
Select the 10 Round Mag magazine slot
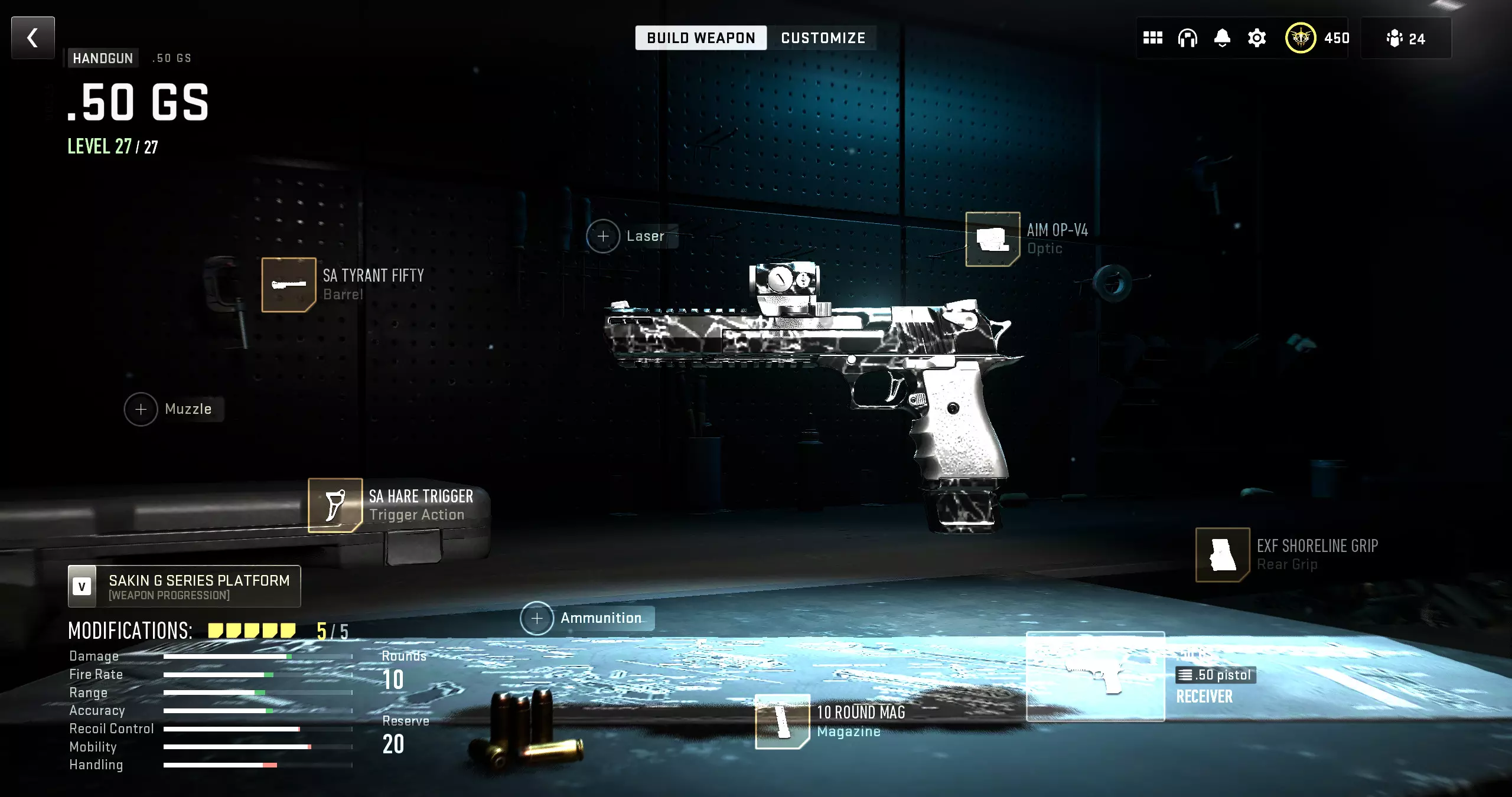(x=782, y=721)
